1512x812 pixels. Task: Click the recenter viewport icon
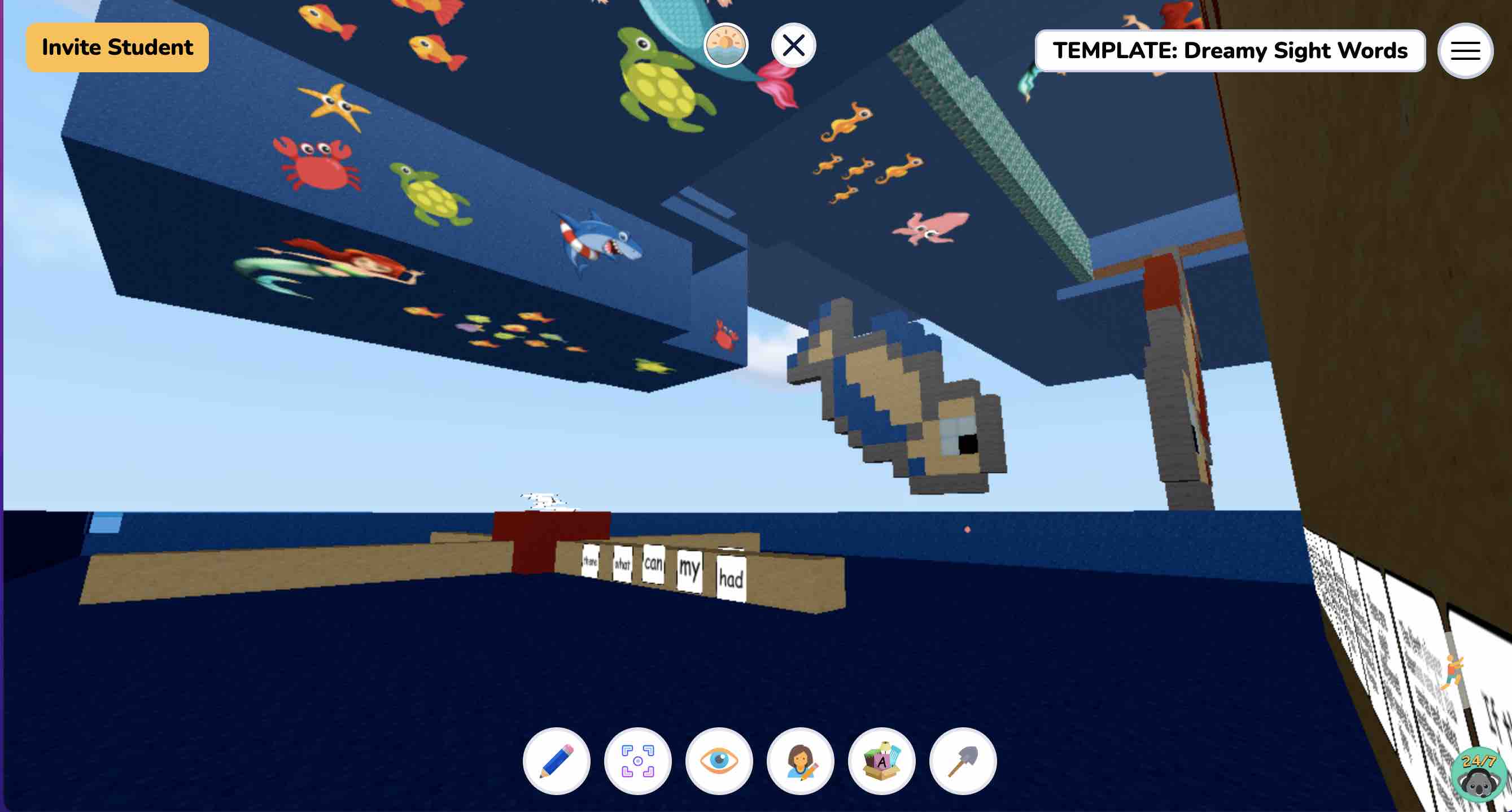638,761
